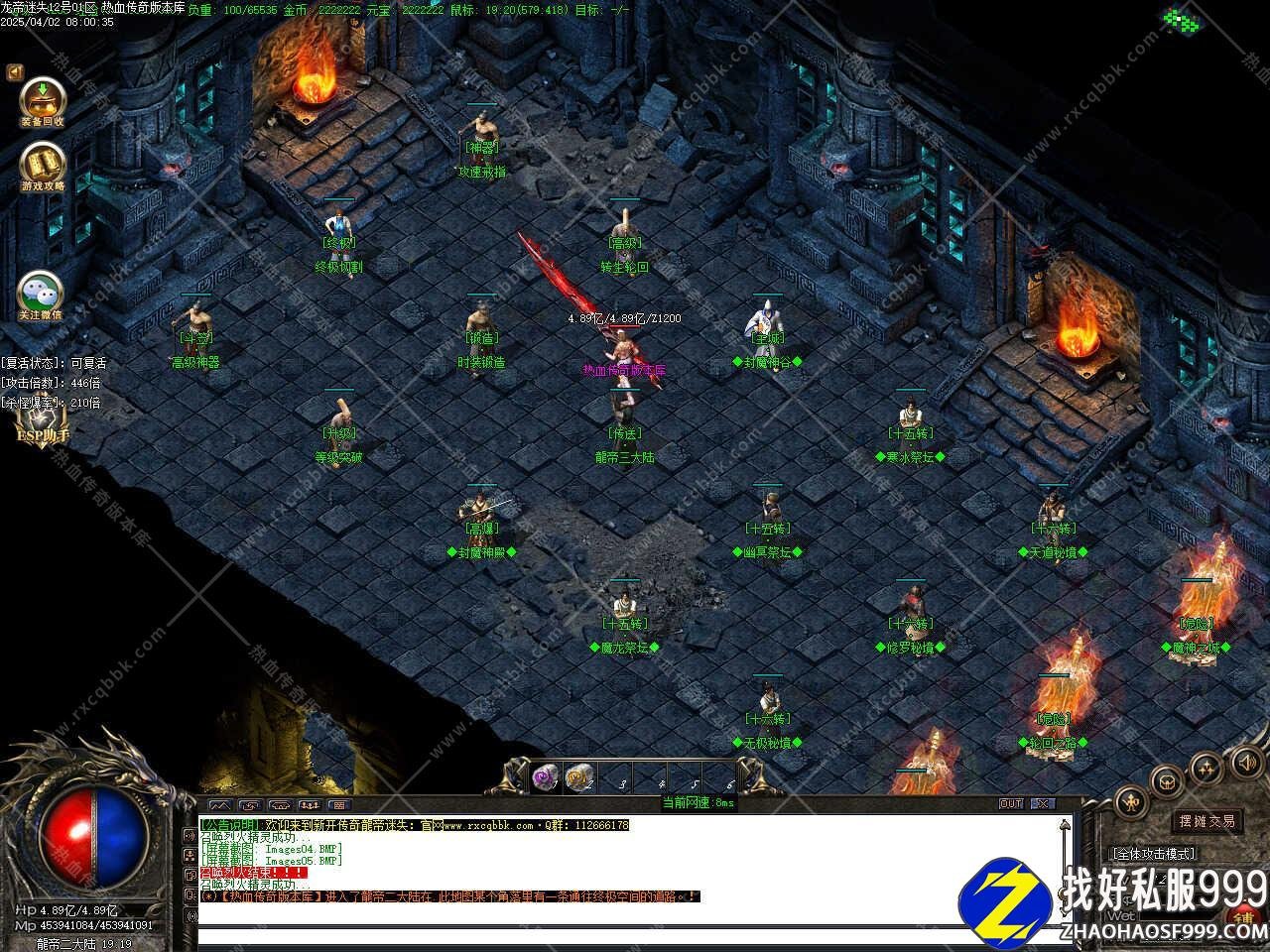The image size is (1270, 952).
Task: Click the OUT button above the chat
Action: tap(1010, 803)
